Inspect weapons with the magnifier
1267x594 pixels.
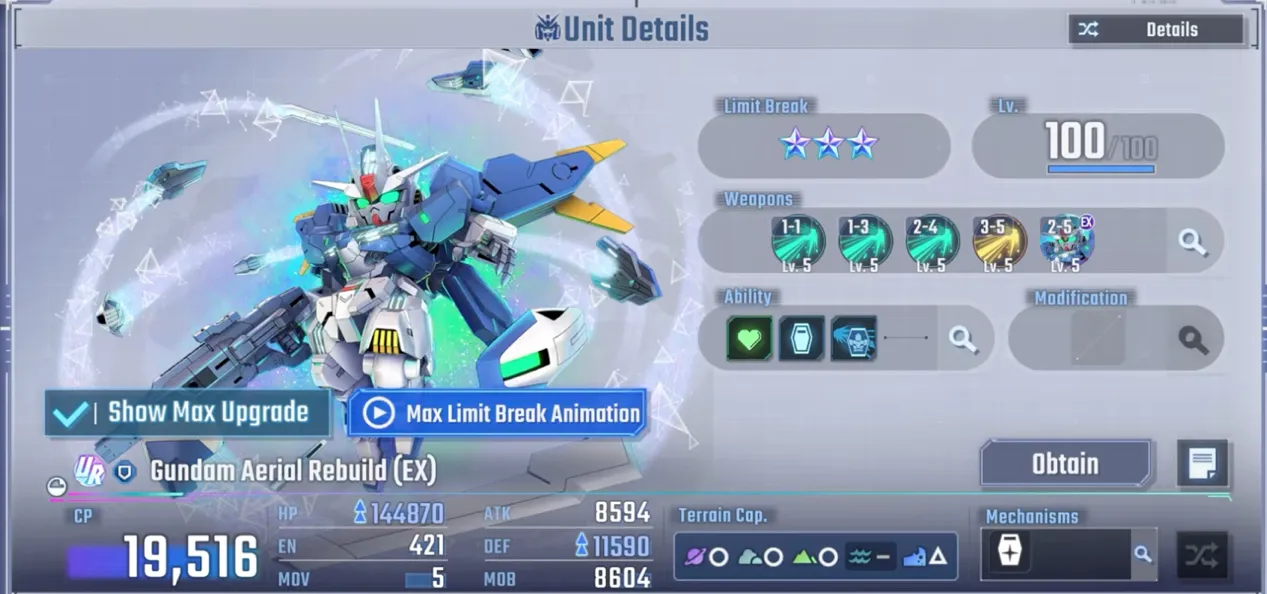[1192, 241]
